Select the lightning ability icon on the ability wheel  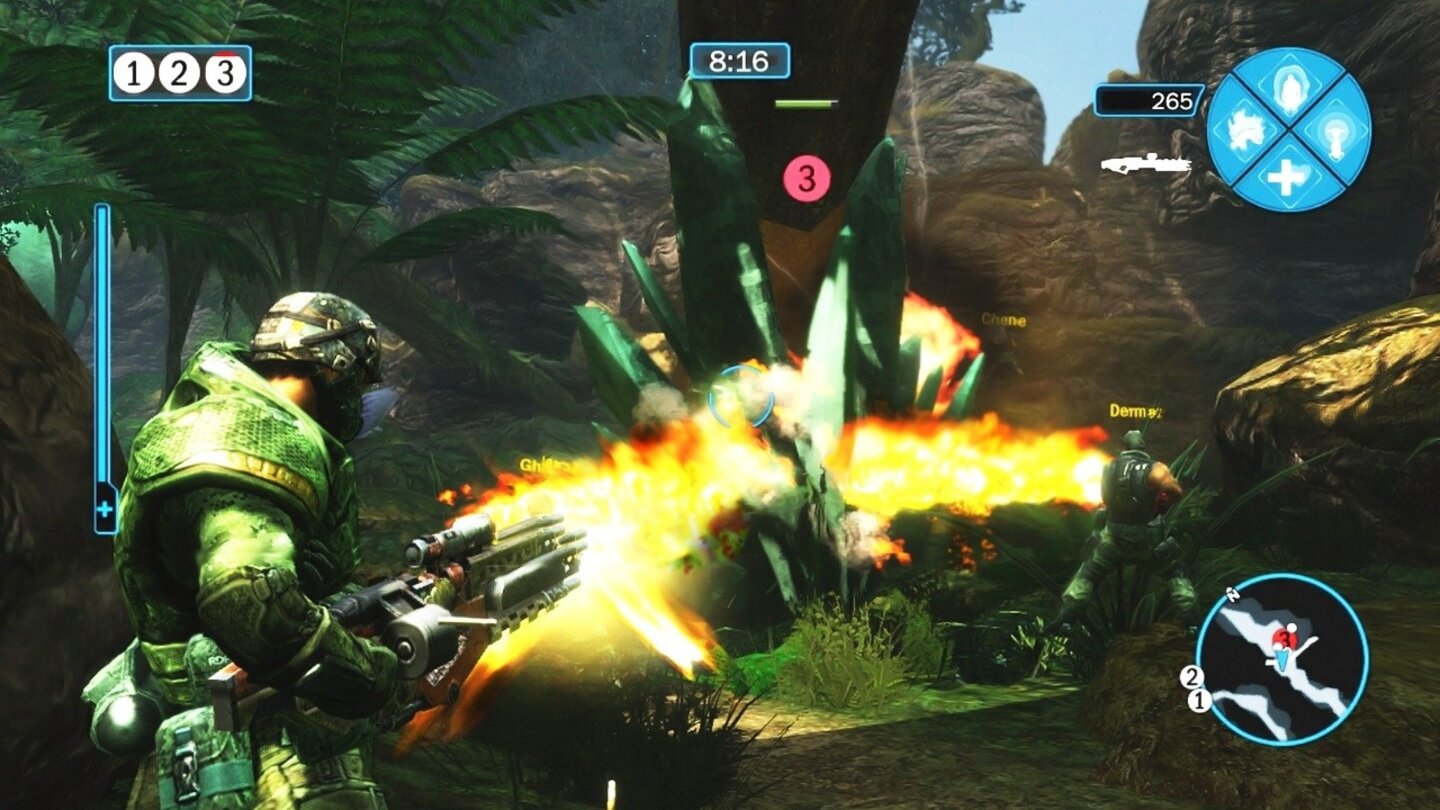pyautogui.click(x=1289, y=90)
